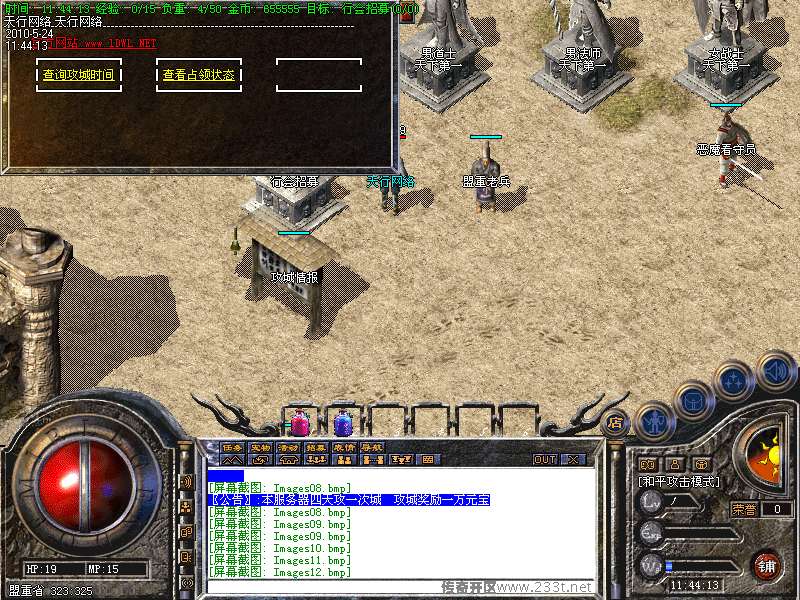Switch the 和平攻击模式 attack mode
This screenshot has height=600, width=800.
click(x=682, y=482)
